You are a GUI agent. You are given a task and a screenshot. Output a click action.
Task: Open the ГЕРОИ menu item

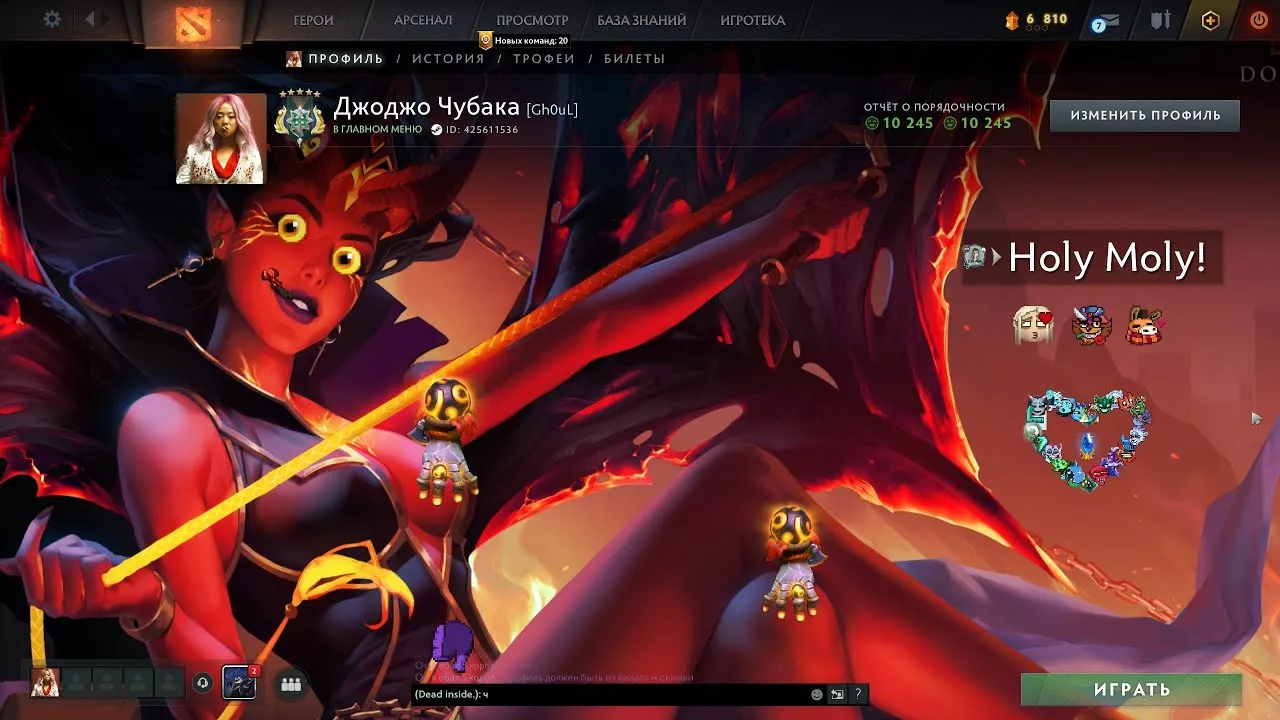[x=311, y=19]
